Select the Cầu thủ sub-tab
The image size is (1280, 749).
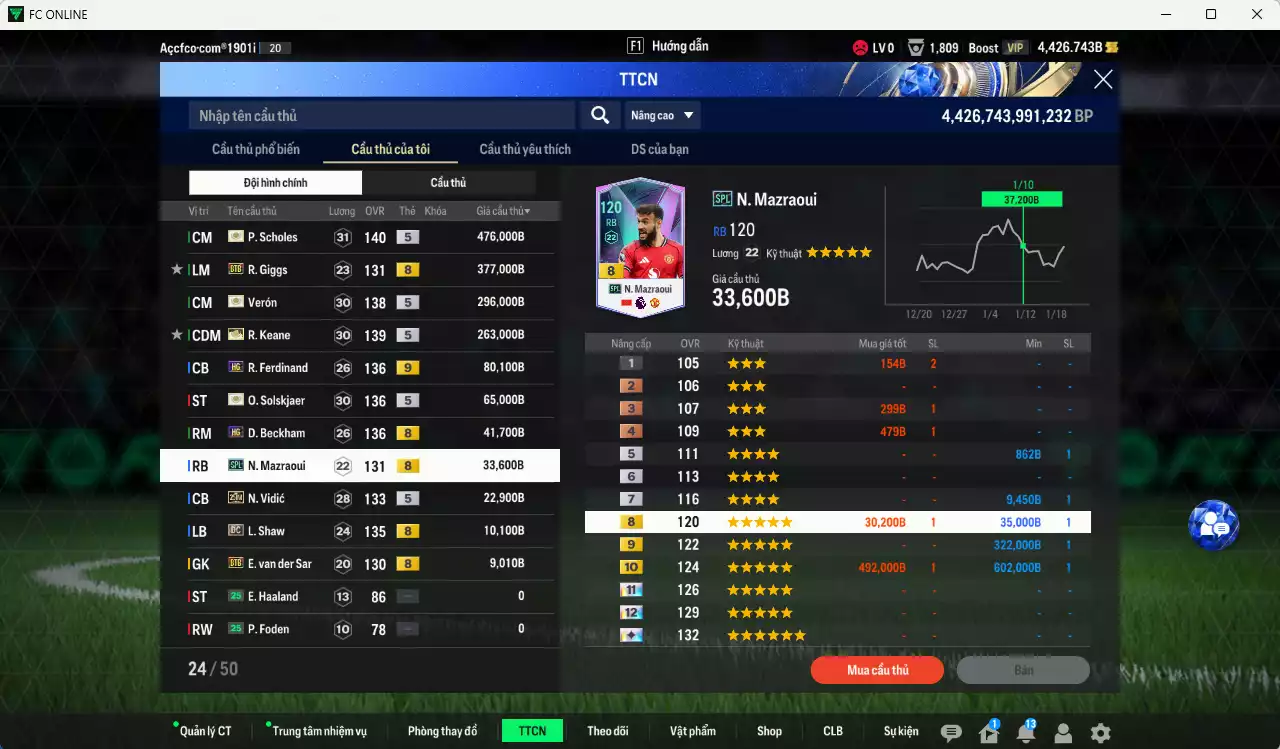tap(448, 183)
